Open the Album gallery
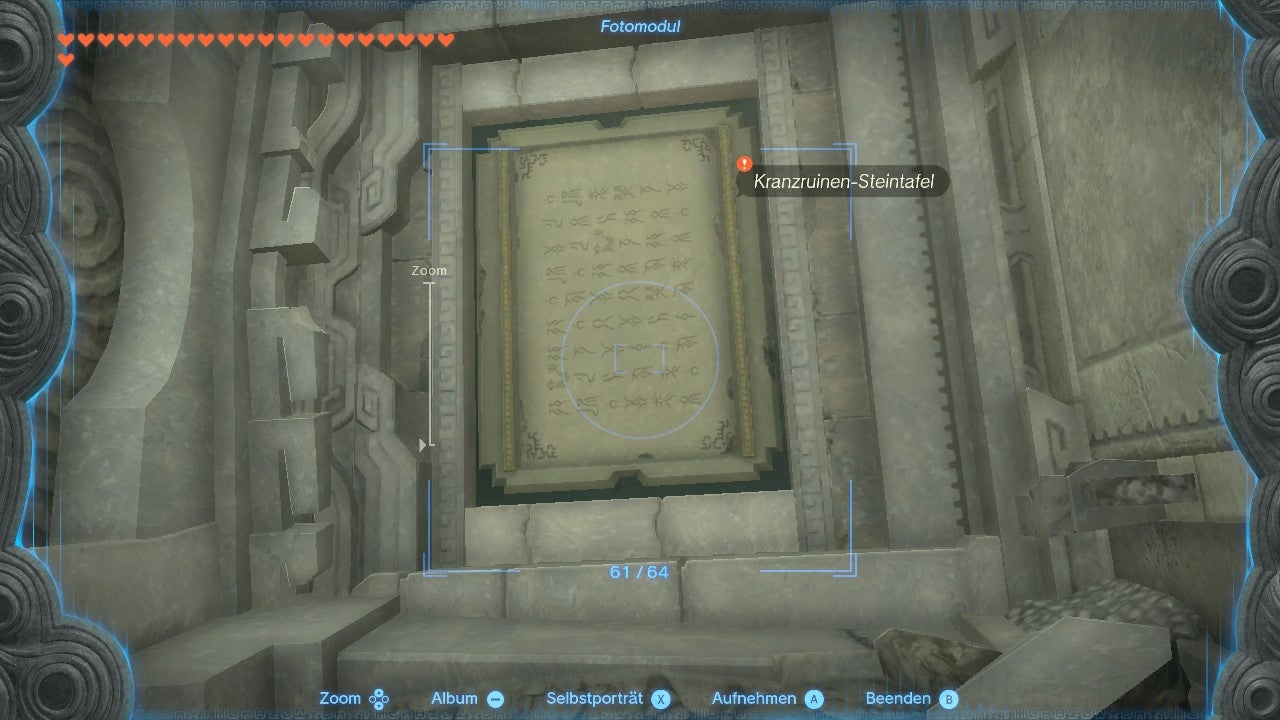 (x=494, y=698)
